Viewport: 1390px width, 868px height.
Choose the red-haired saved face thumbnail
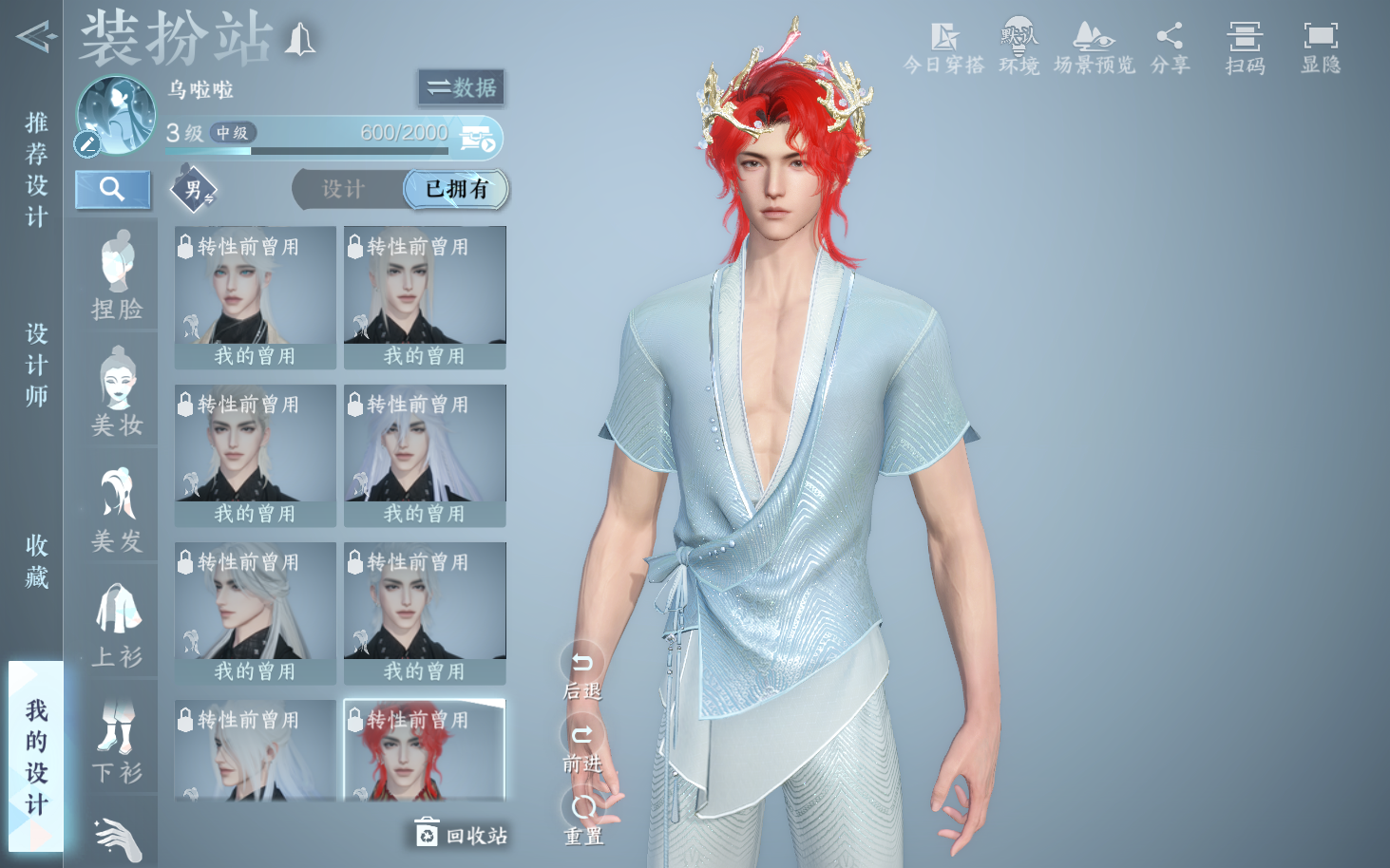click(425, 750)
